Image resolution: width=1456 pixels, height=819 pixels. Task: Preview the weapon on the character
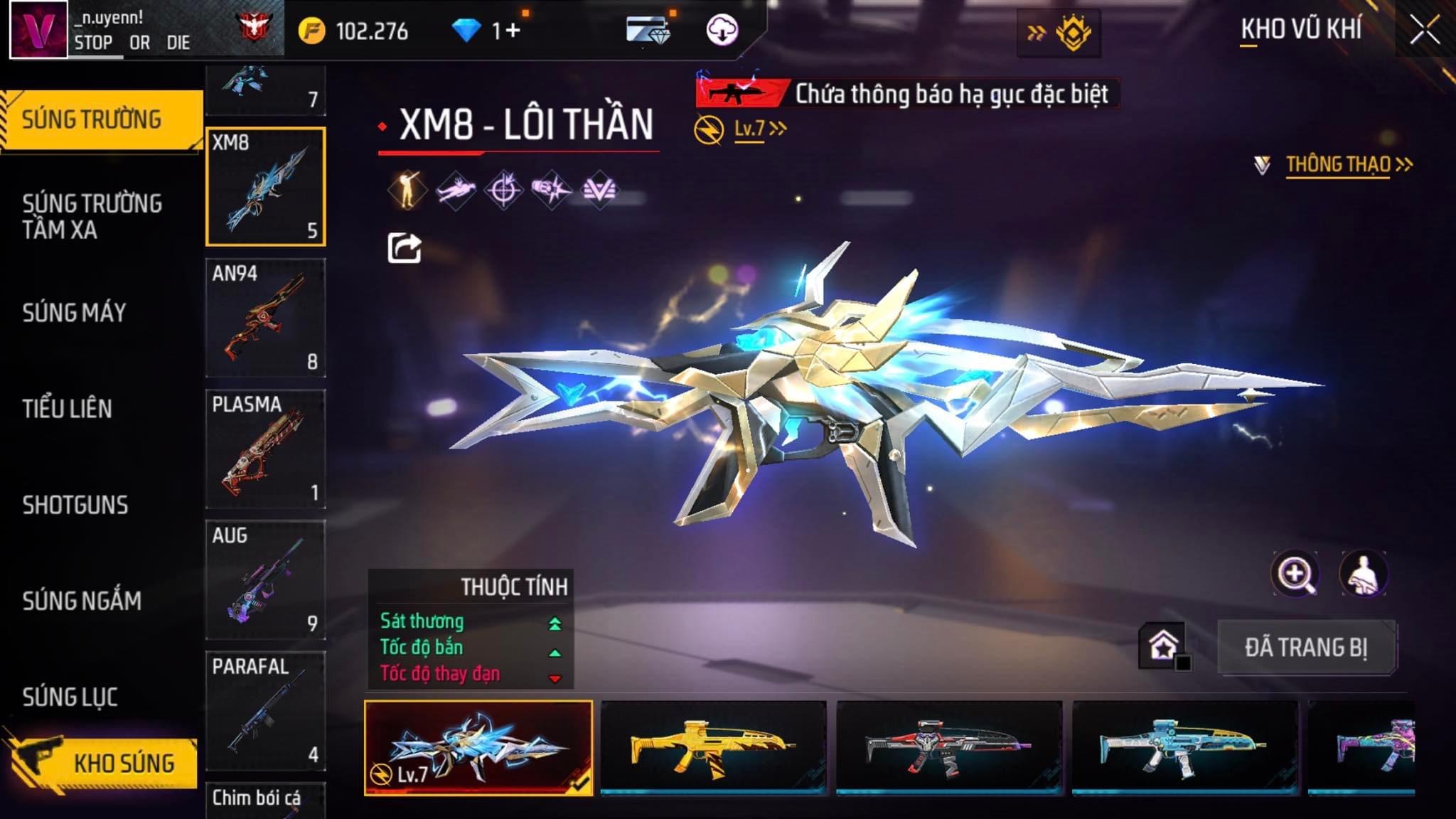click(1363, 574)
